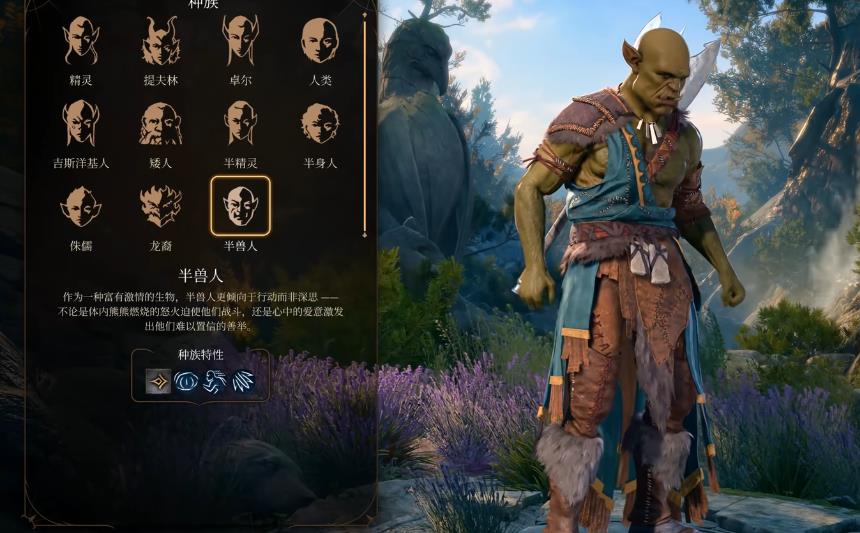Choose the 龙裔 (Dragonborn) race
Screen dimensions: 860x533
coord(160,206)
